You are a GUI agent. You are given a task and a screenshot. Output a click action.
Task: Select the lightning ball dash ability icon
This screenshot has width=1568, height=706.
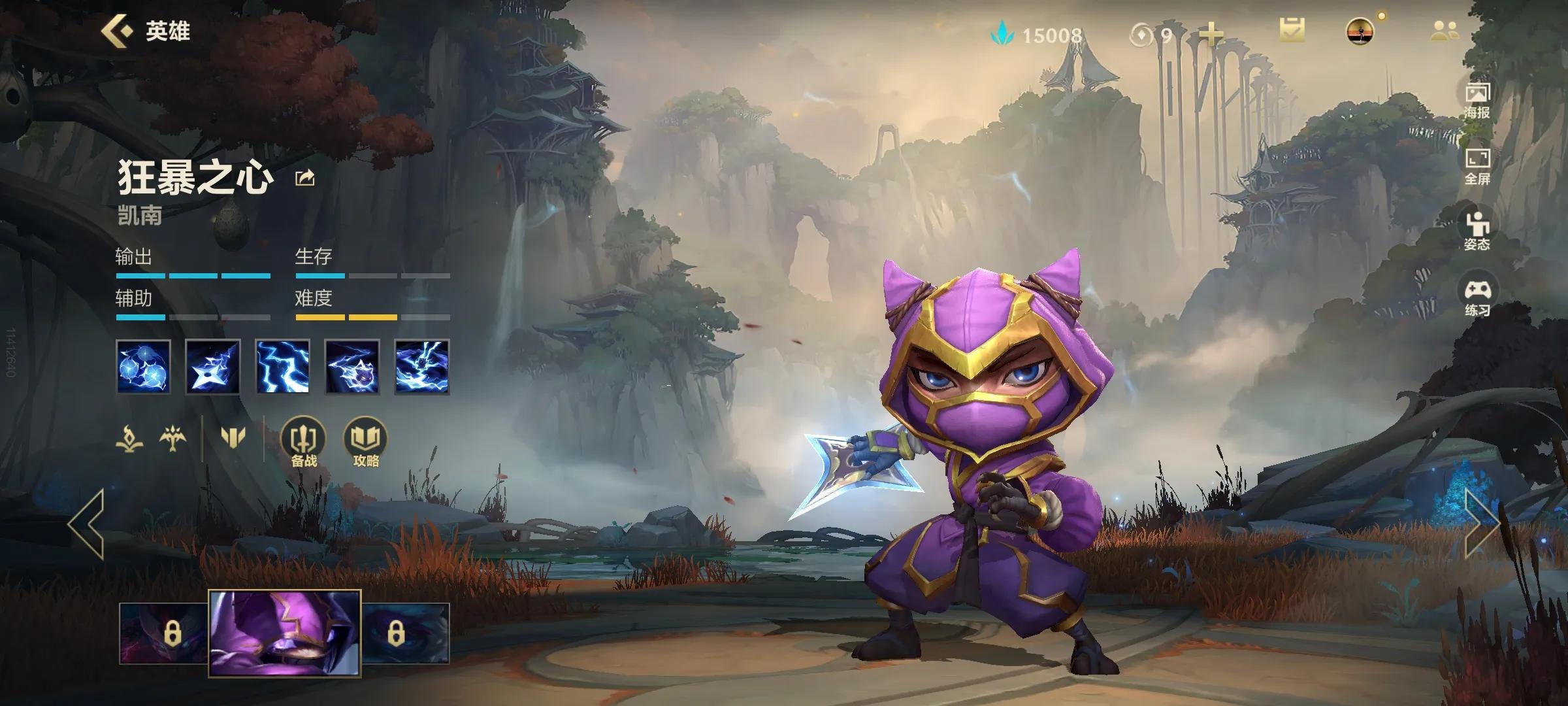tap(352, 367)
